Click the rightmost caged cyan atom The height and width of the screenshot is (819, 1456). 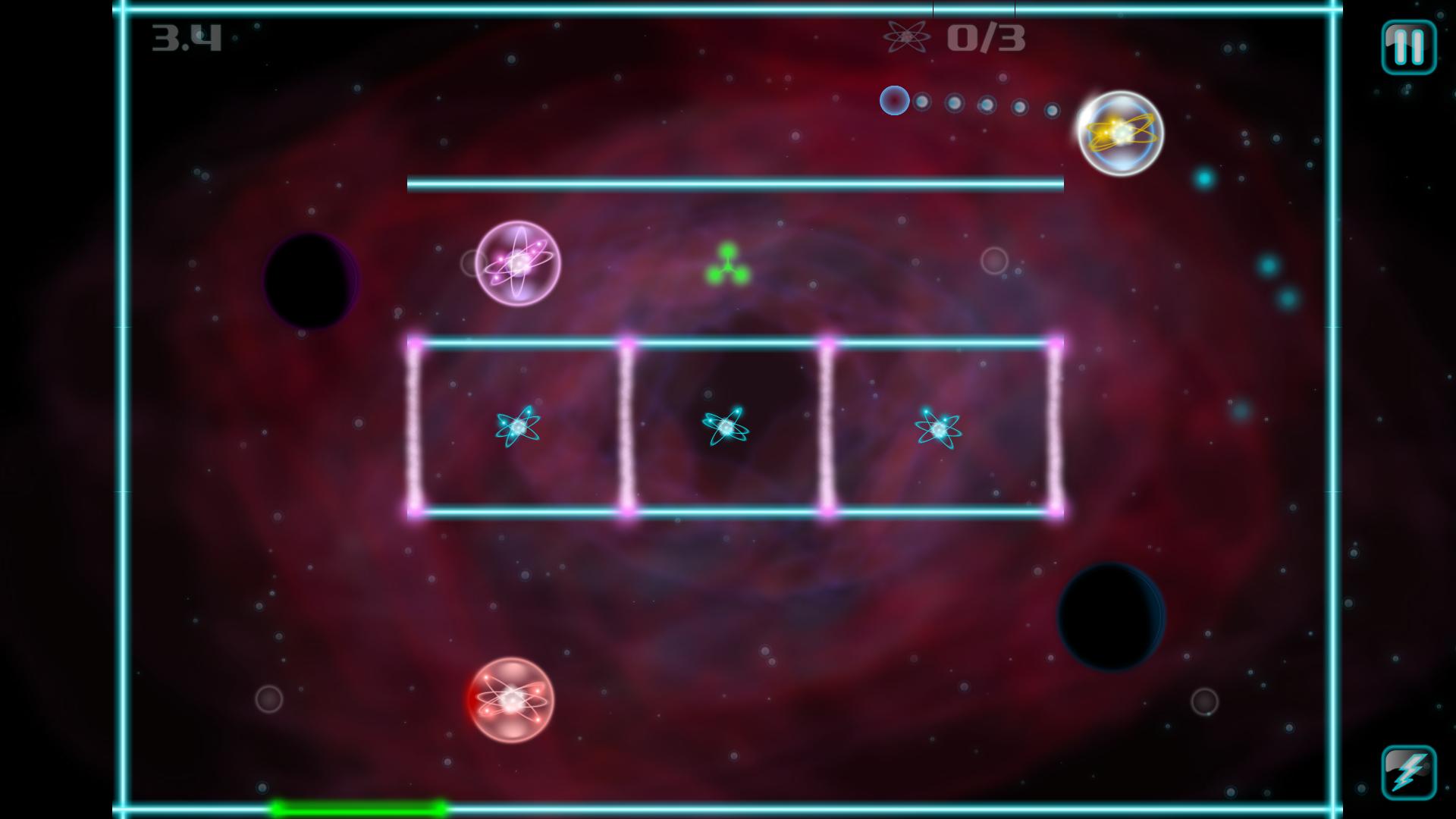[938, 428]
